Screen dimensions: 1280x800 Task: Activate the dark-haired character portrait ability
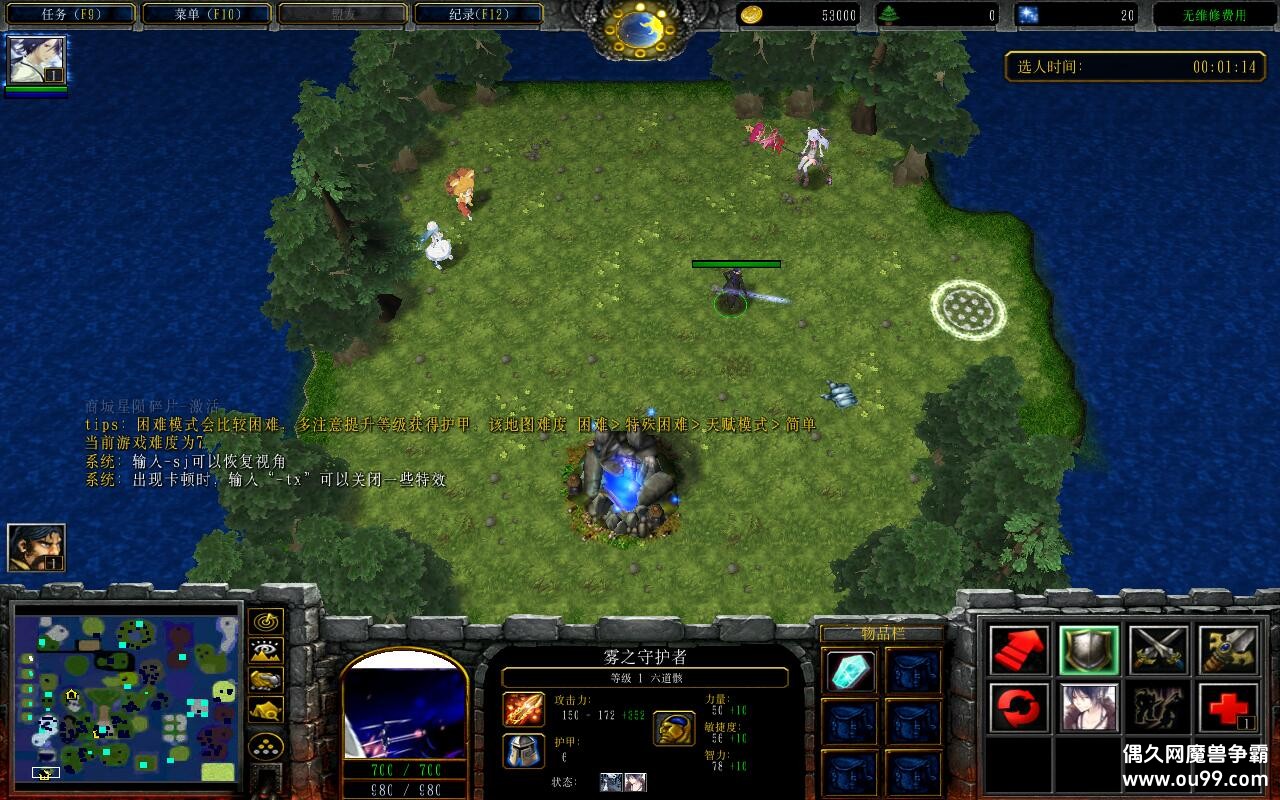click(1089, 708)
